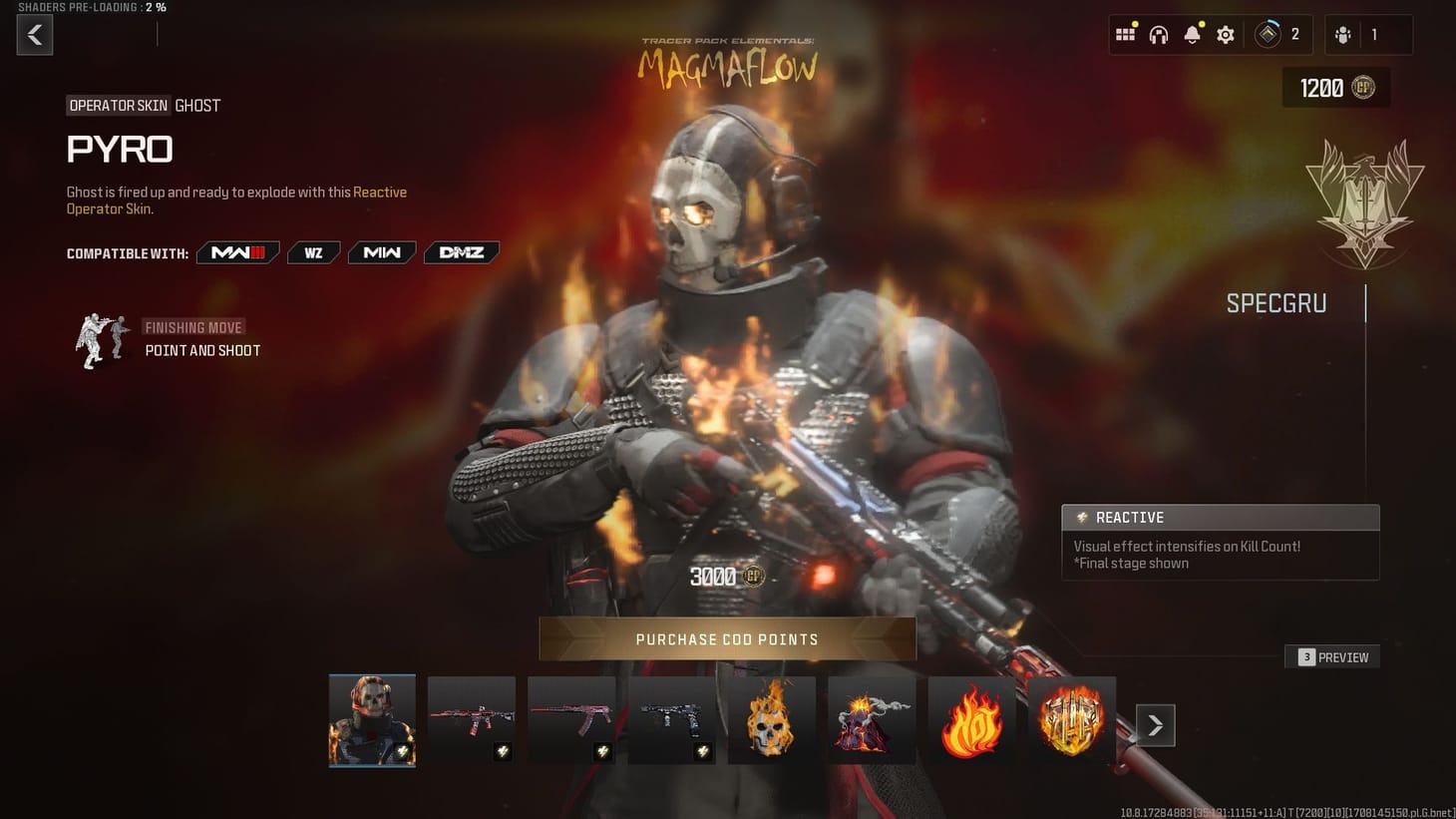The image size is (1456, 819).
Task: Click the Operator Skin label
Action: pyautogui.click(x=118, y=105)
